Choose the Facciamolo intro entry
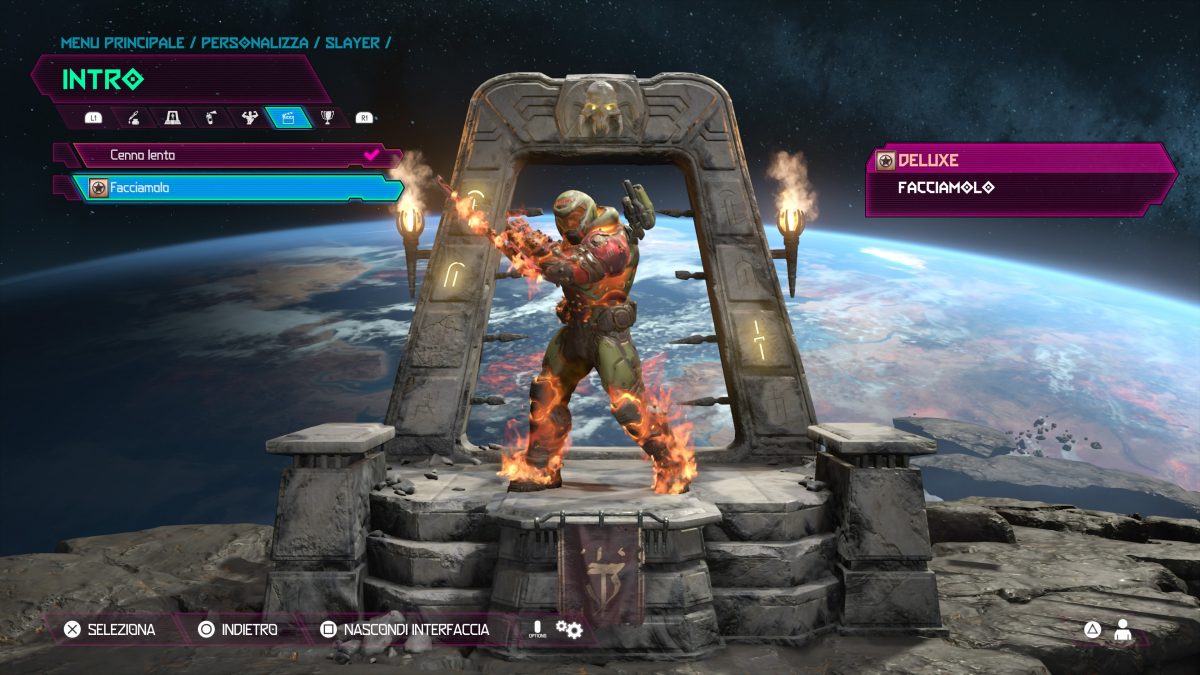1200x675 pixels. click(240, 188)
